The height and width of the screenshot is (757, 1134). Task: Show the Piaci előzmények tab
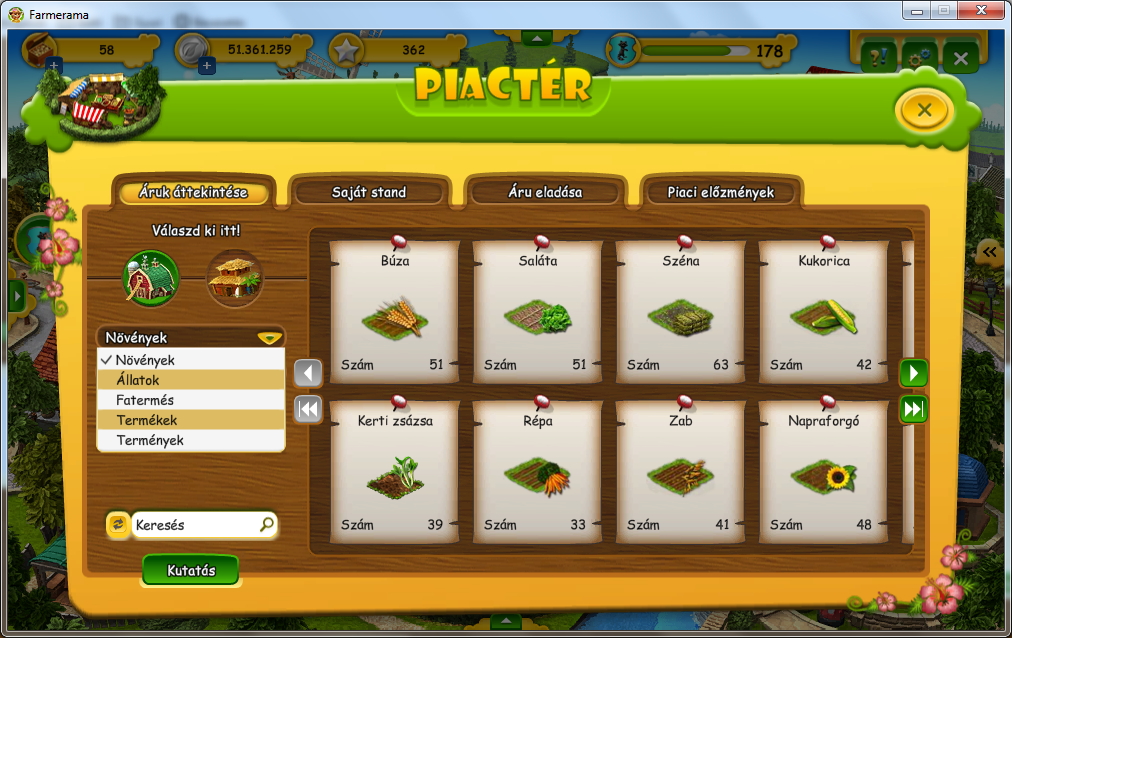click(720, 192)
